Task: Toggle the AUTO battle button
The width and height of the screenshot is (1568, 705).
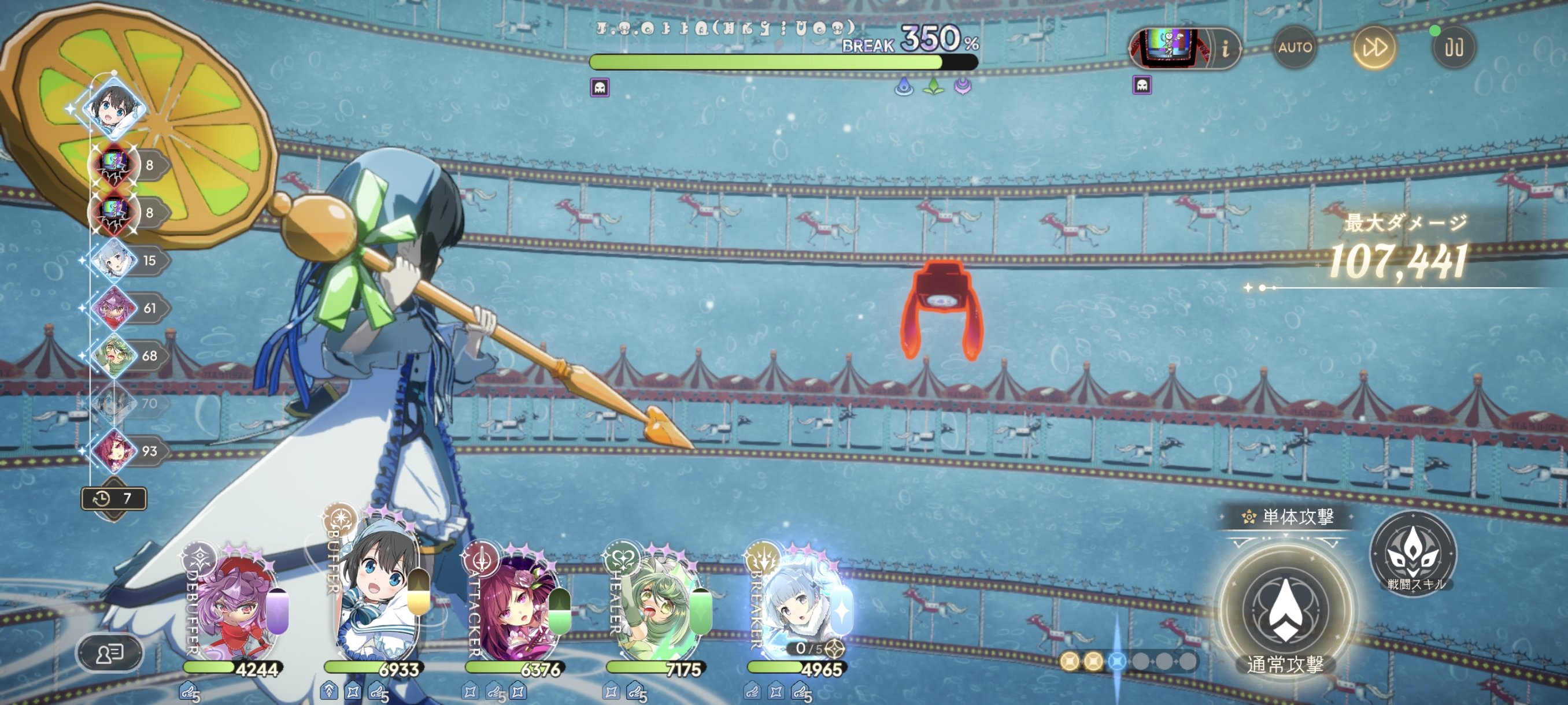Action: coord(1294,47)
